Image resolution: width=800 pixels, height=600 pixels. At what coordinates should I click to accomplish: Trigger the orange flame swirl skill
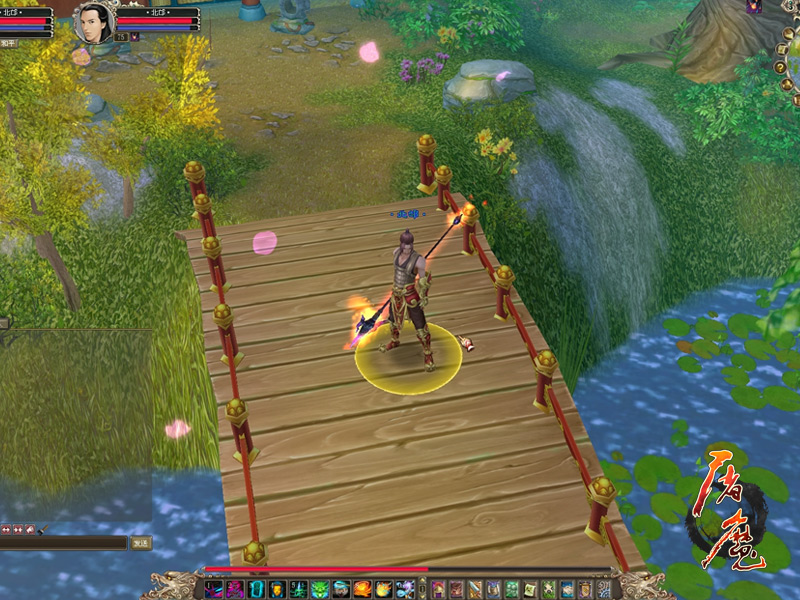click(x=363, y=589)
